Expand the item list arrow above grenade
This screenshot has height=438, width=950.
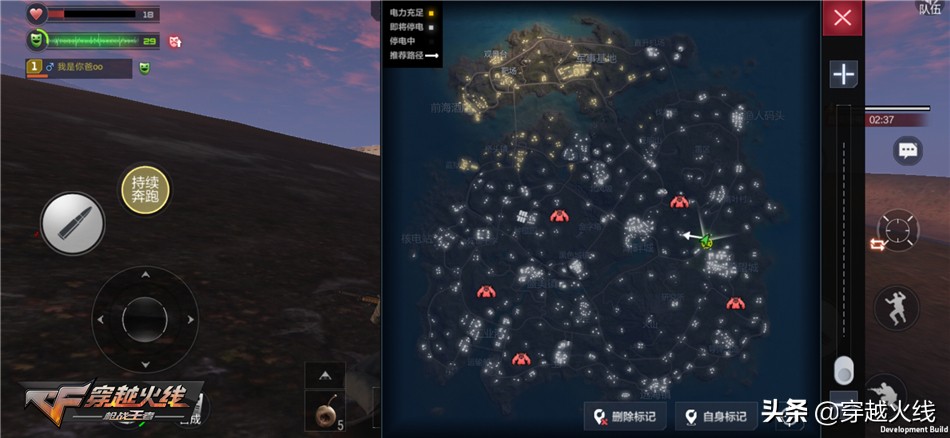[325, 375]
